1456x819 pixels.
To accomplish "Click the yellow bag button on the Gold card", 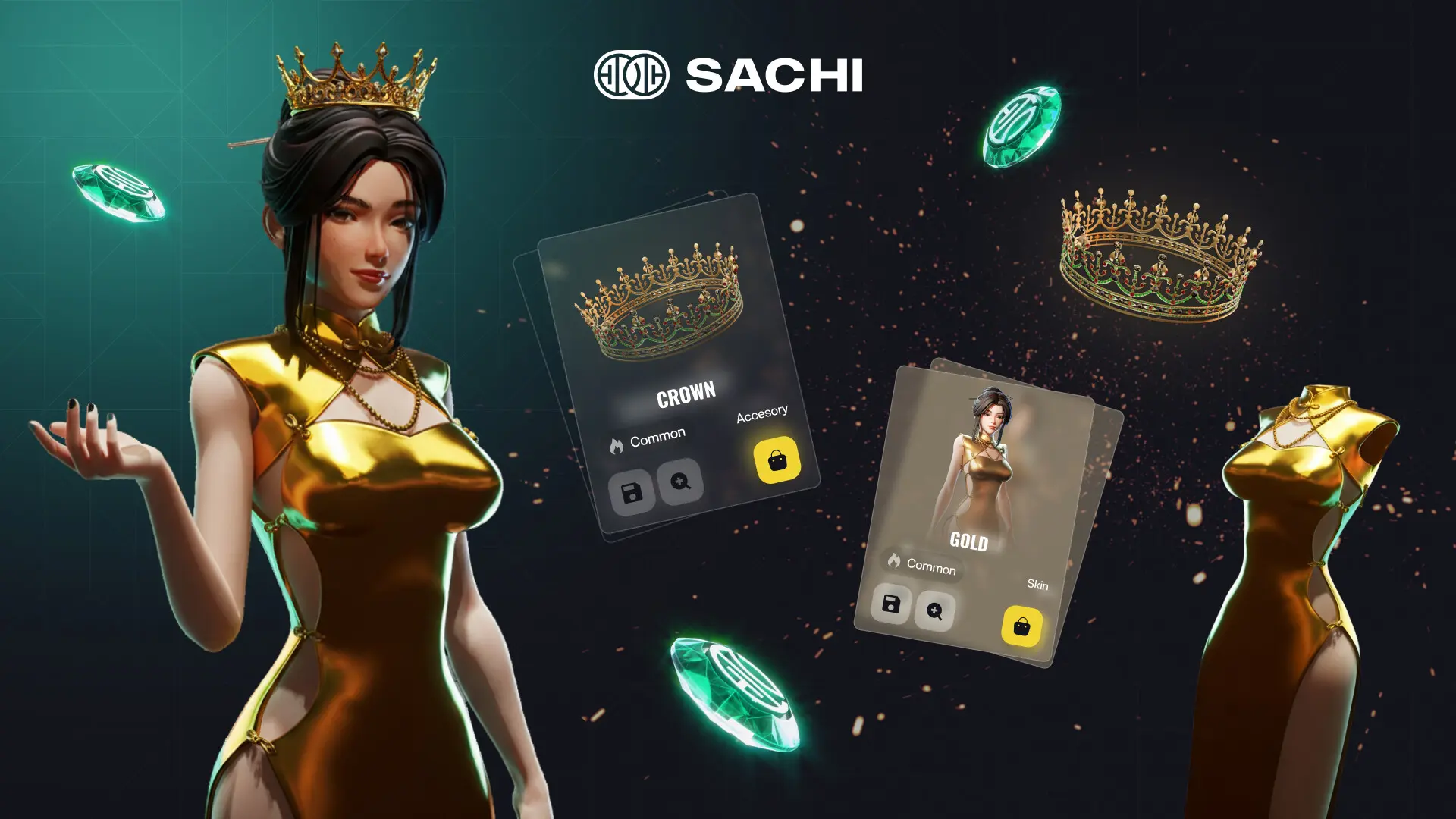I will coord(1021,626).
